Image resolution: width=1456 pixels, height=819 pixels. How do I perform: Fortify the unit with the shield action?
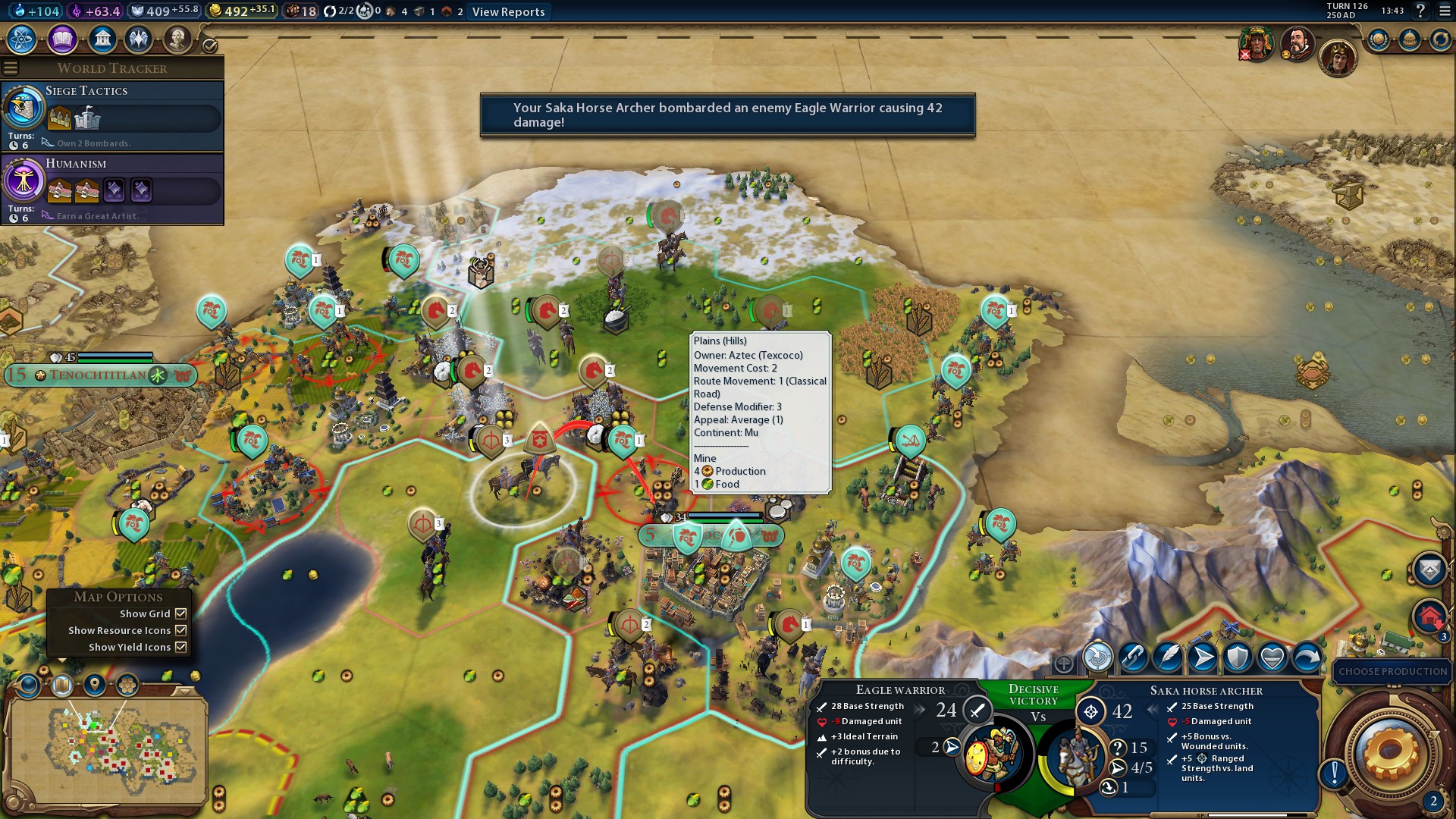1238,657
